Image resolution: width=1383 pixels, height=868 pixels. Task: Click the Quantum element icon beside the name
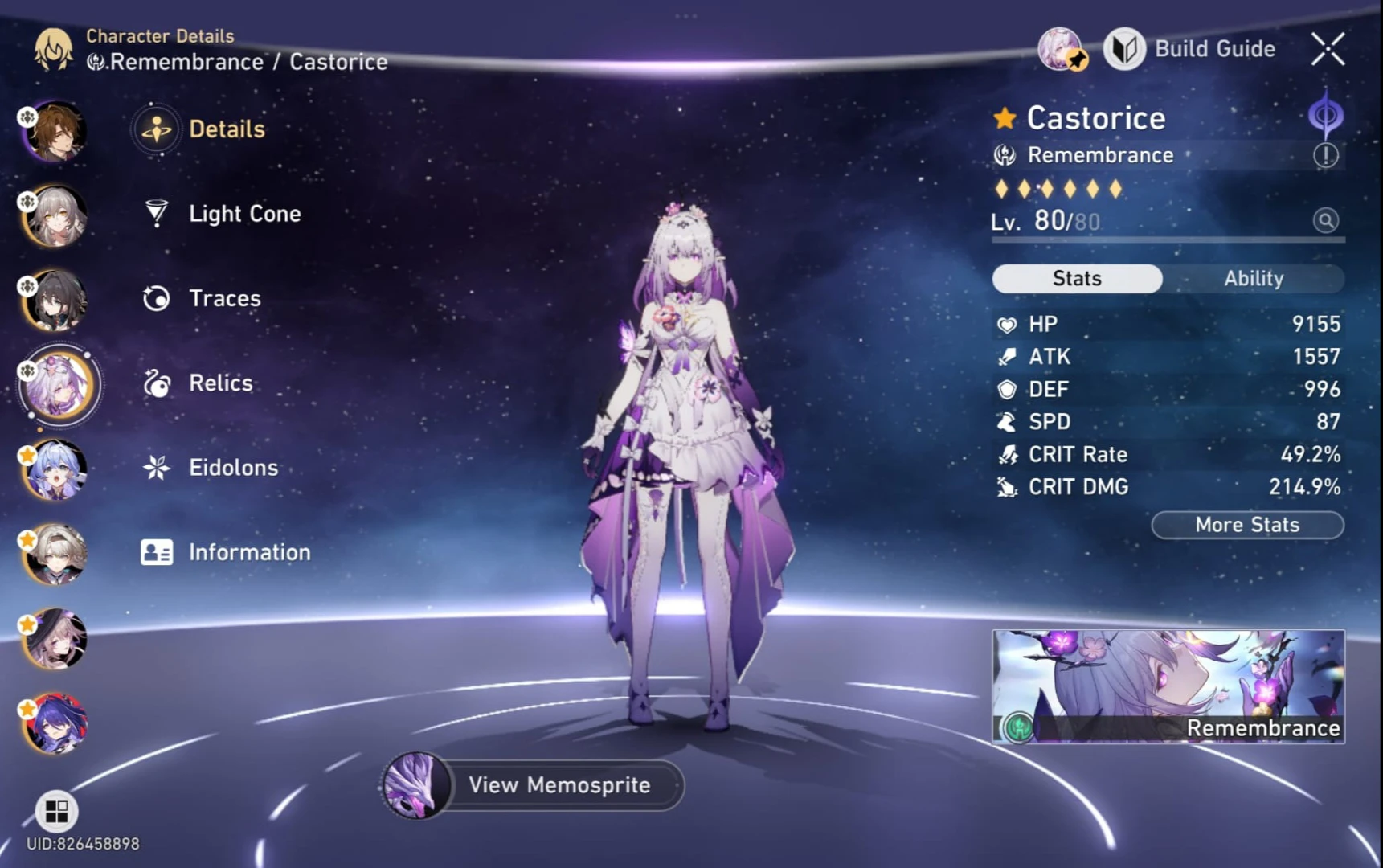coord(1327,115)
